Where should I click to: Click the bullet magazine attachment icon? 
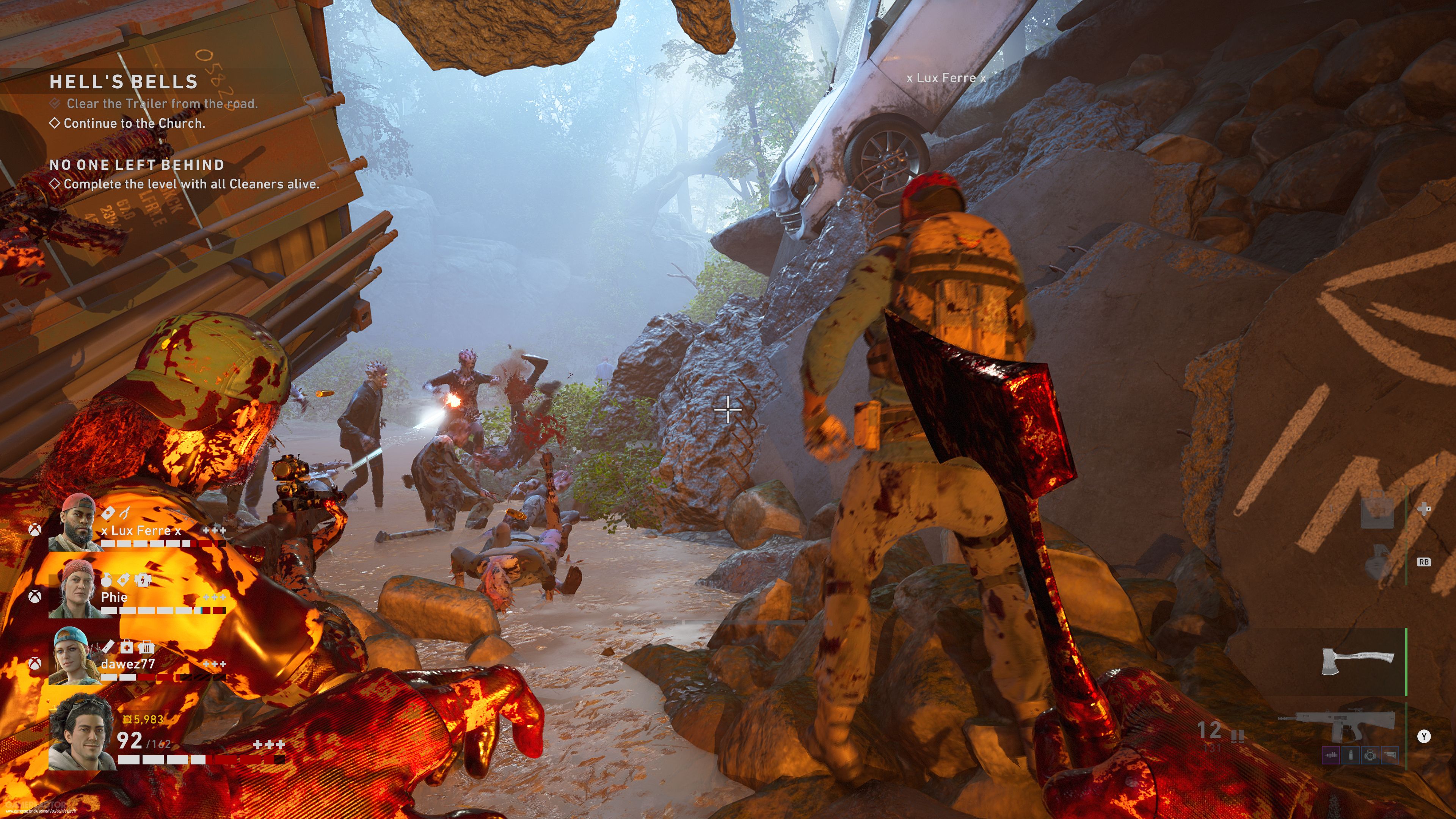pos(1351,755)
